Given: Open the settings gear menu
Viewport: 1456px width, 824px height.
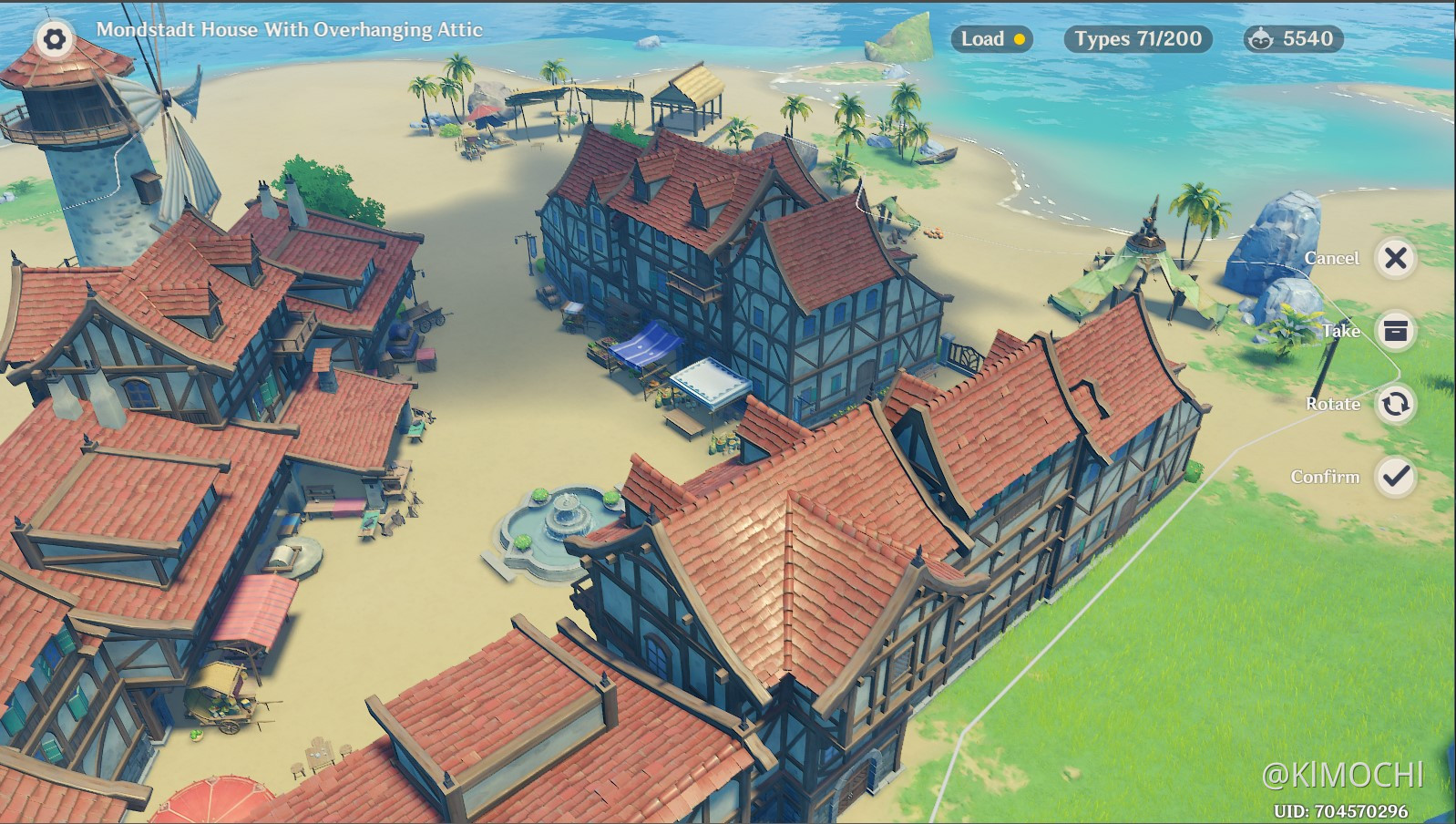Looking at the screenshot, I should click(55, 39).
